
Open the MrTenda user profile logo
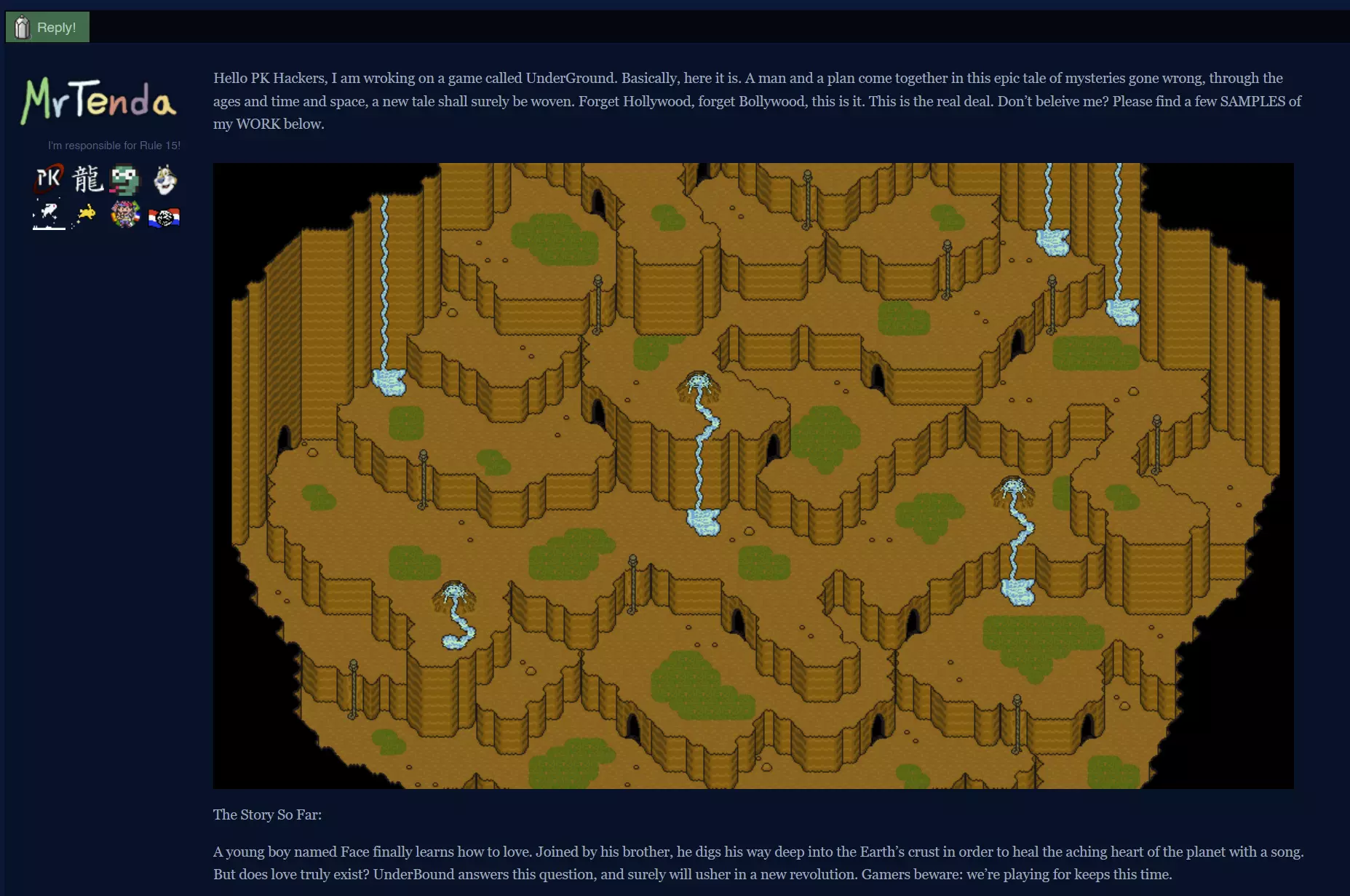(99, 100)
